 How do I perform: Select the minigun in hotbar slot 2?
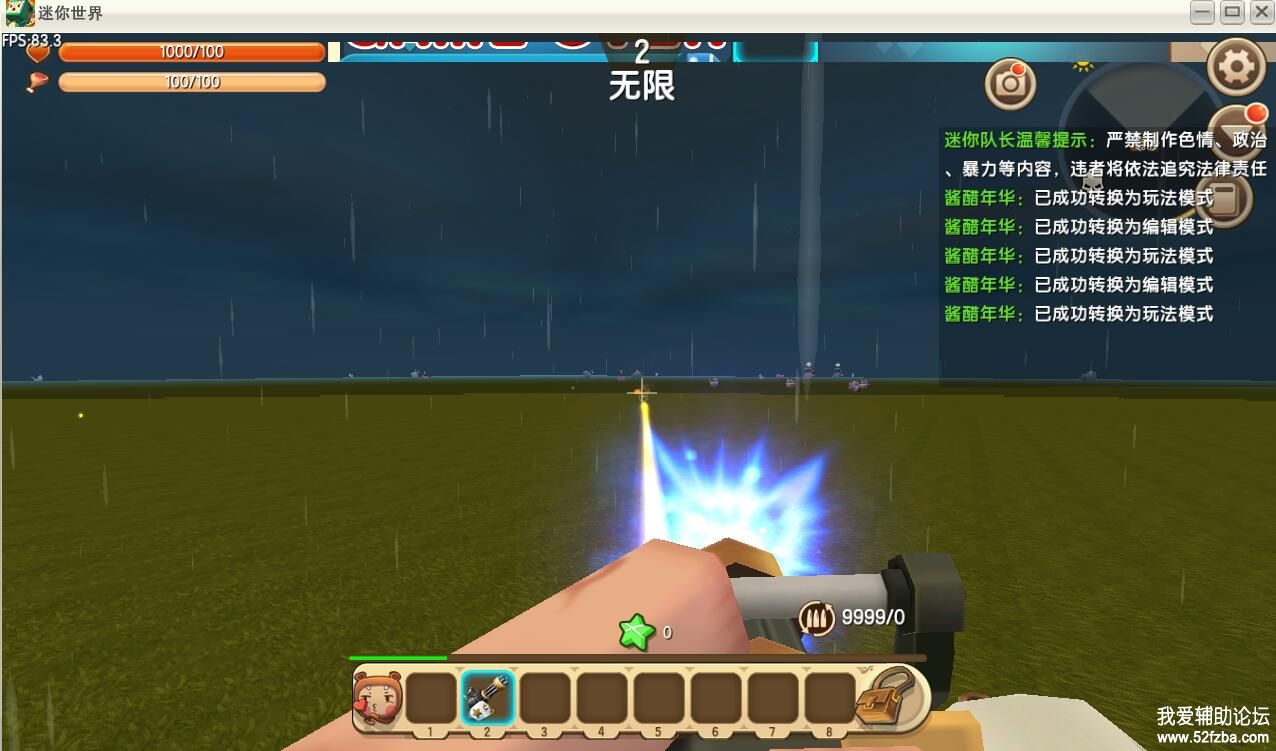(488, 697)
